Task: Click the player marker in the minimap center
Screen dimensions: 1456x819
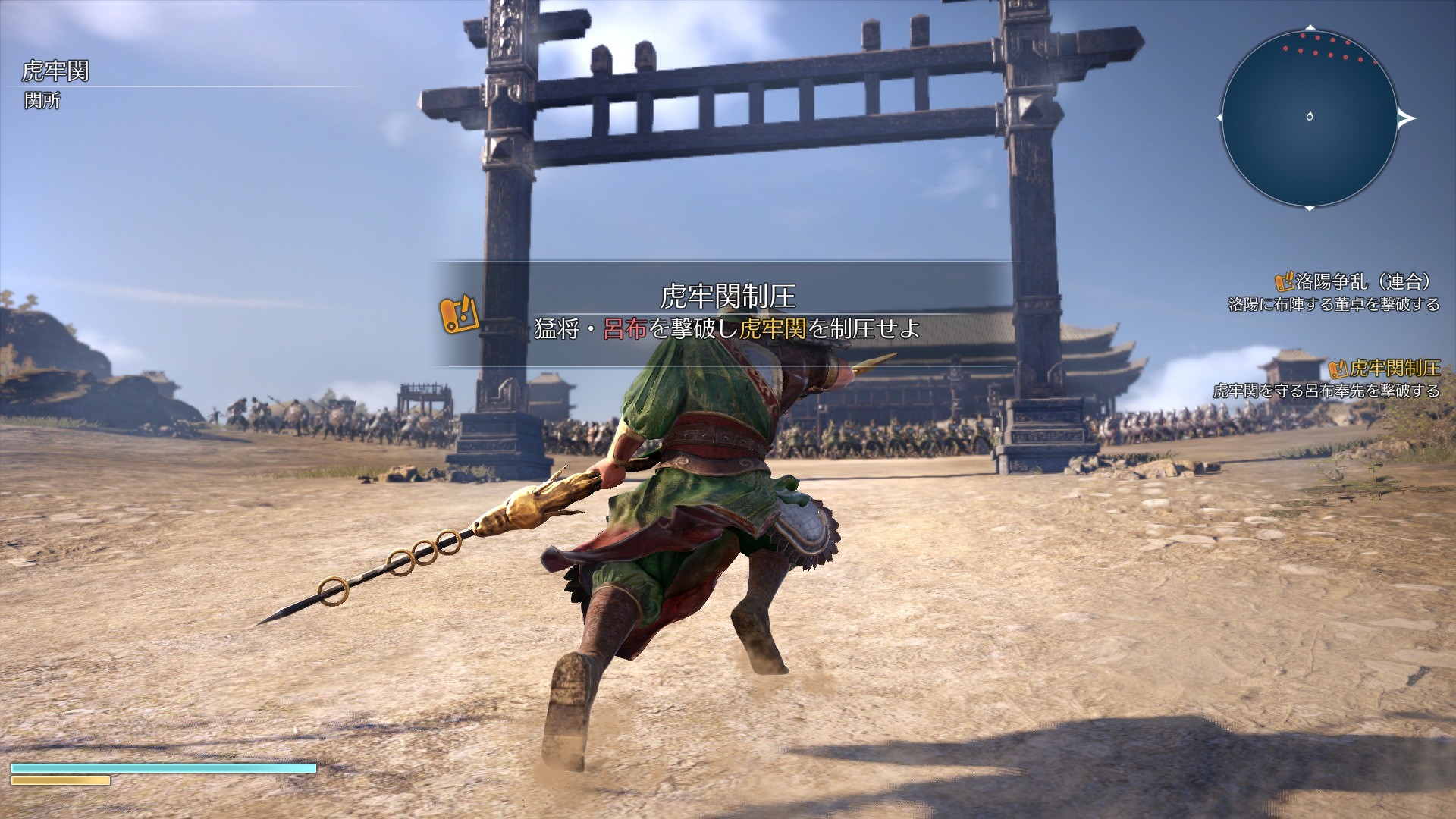Action: pyautogui.click(x=1310, y=116)
